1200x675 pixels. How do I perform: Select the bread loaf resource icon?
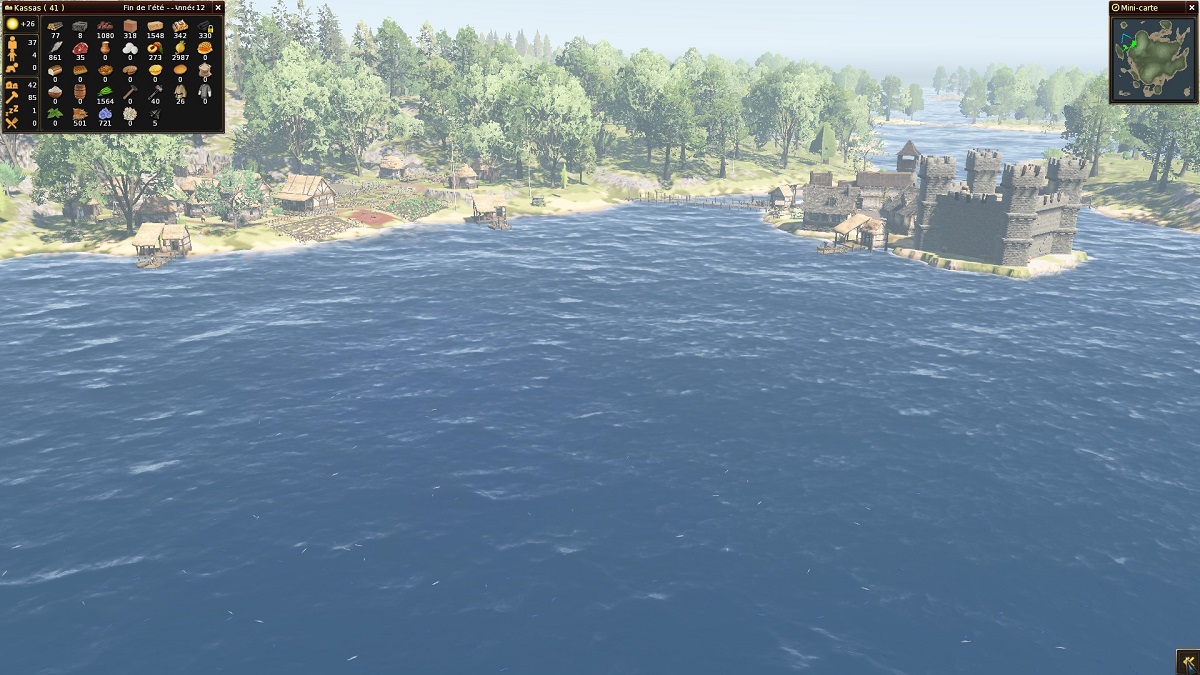click(x=55, y=69)
